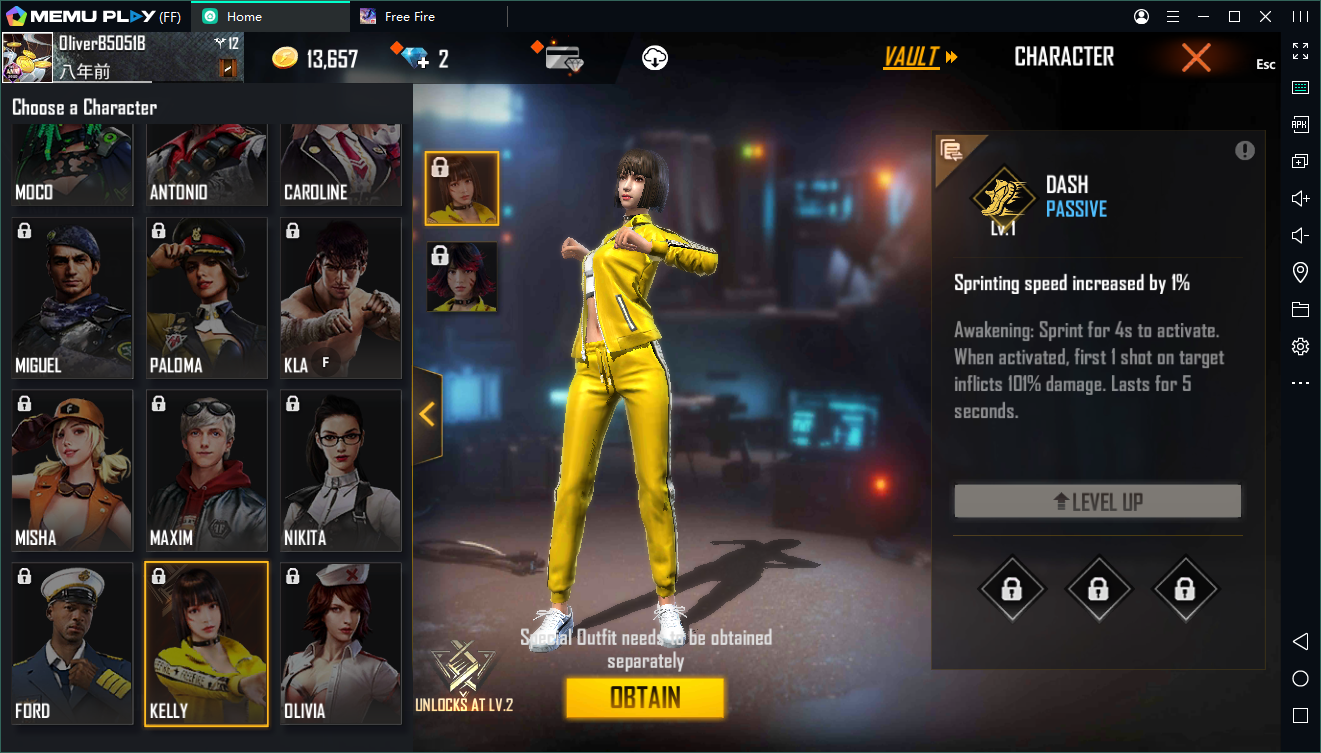The width and height of the screenshot is (1321, 753).
Task: Select the Olivia character tile
Action: point(340,643)
